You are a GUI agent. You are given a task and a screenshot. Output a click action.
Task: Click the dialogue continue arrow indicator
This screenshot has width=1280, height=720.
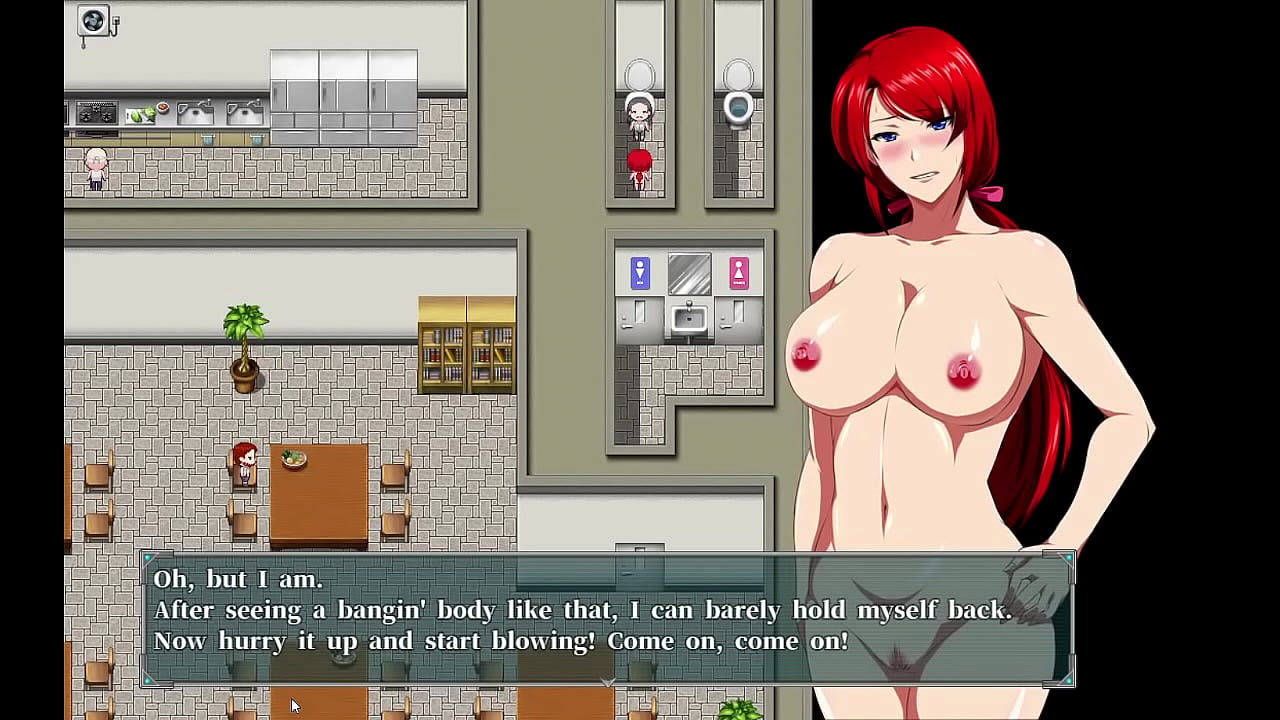tap(608, 682)
